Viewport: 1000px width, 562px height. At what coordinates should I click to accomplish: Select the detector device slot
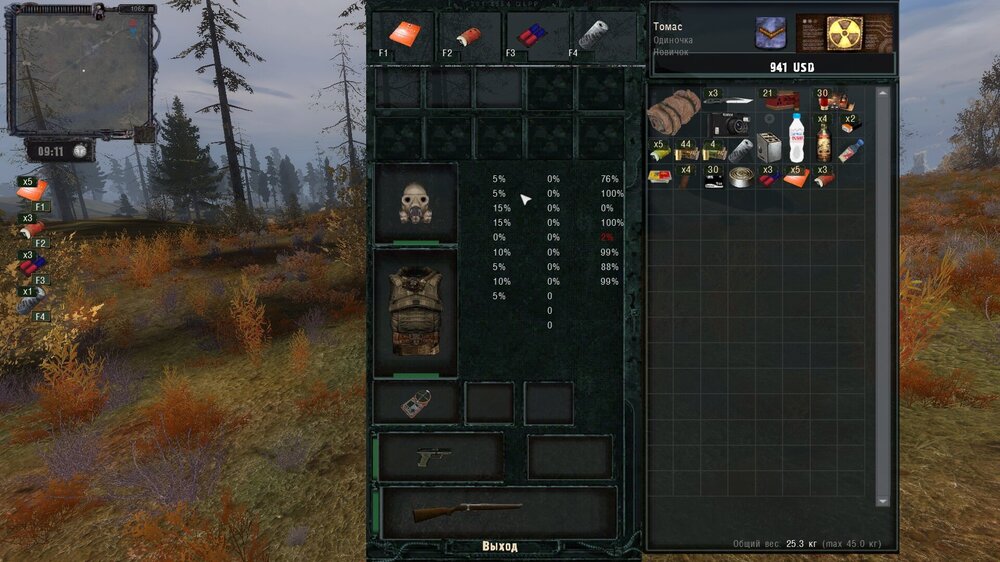click(x=415, y=402)
